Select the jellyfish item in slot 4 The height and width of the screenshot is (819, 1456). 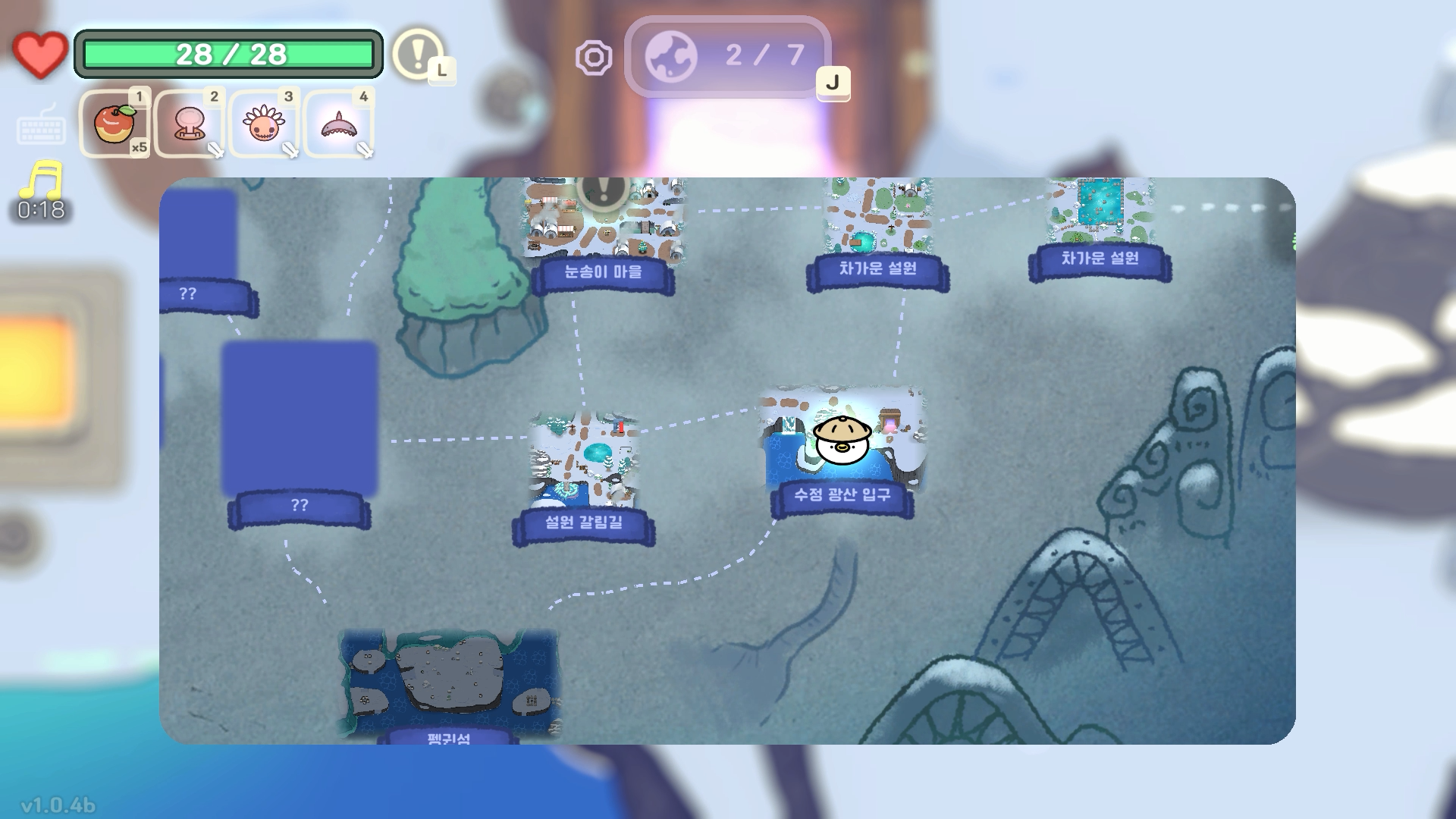[x=339, y=124]
